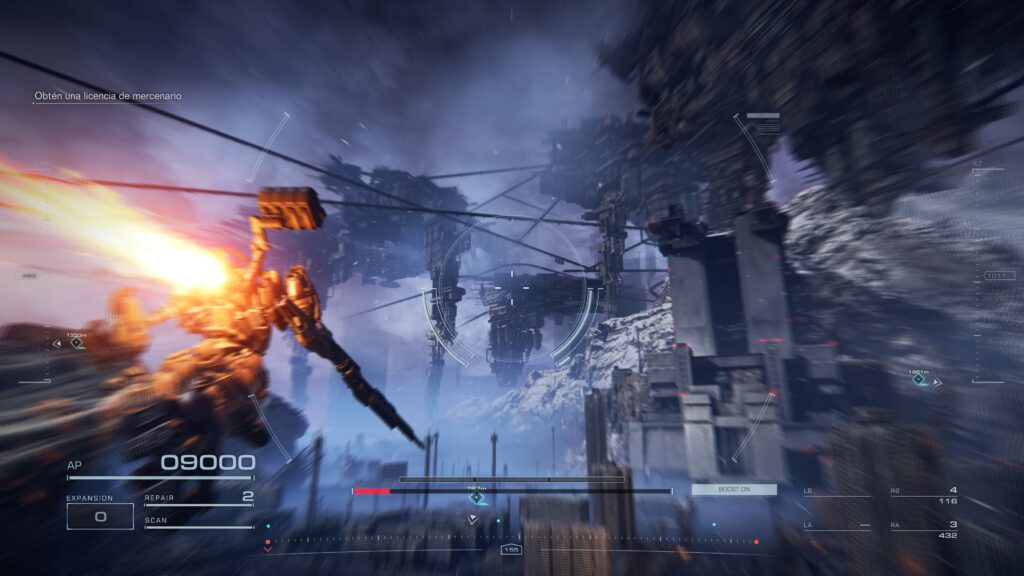Activate the Expansion slot box
This screenshot has height=576, width=1024.
tap(100, 516)
